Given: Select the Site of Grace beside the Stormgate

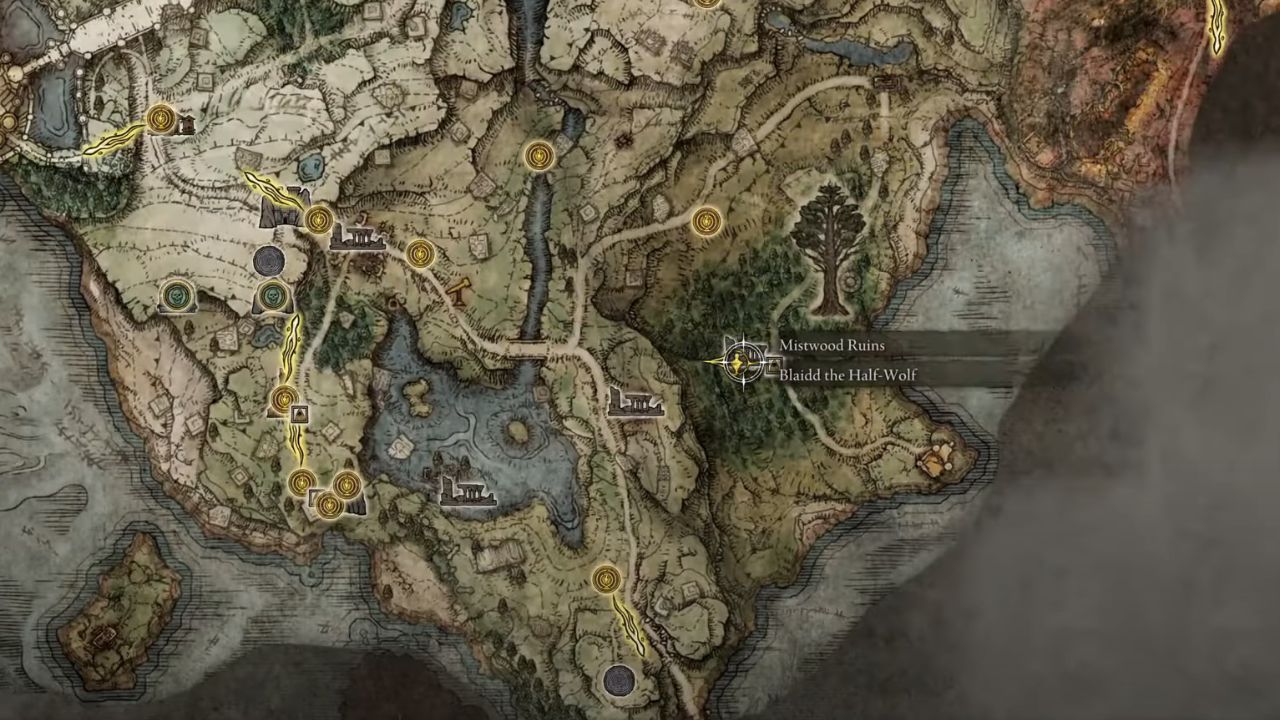Looking at the screenshot, I should point(318,218).
